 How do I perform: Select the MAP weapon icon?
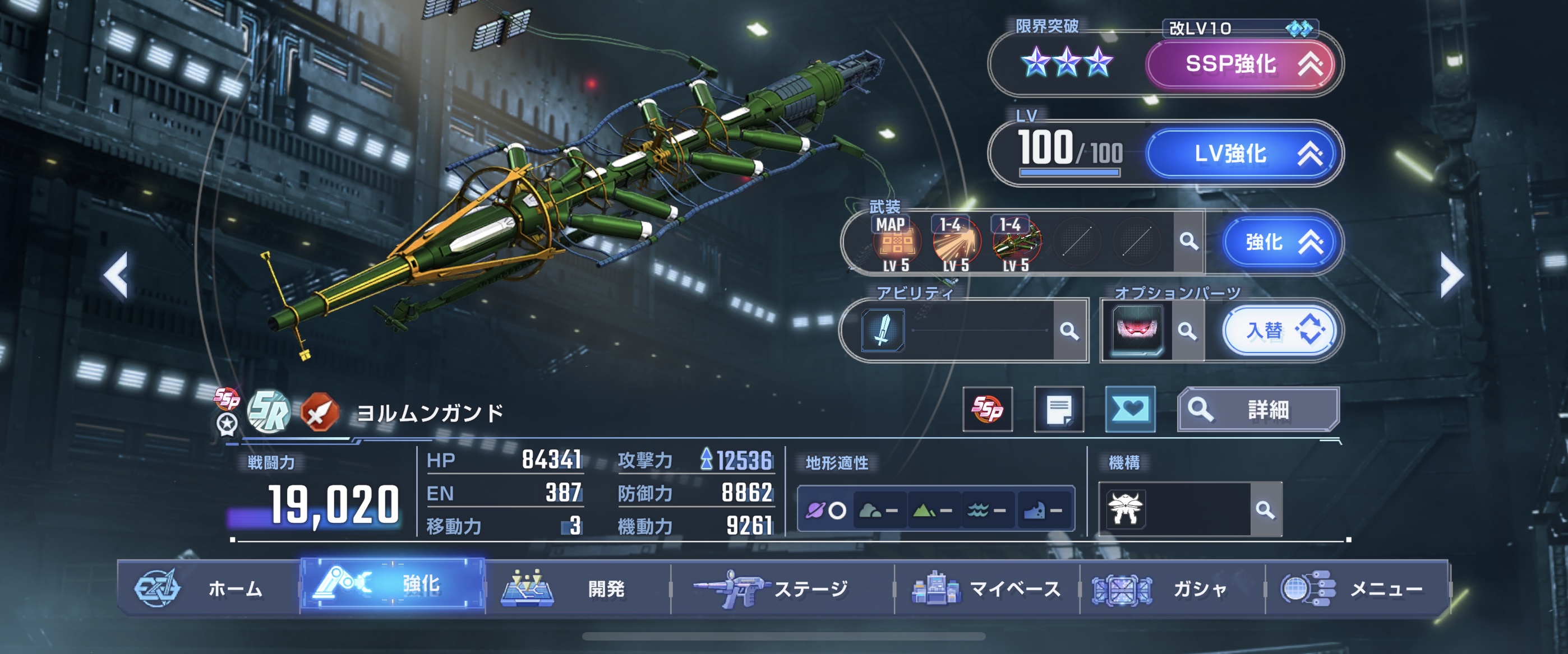896,243
